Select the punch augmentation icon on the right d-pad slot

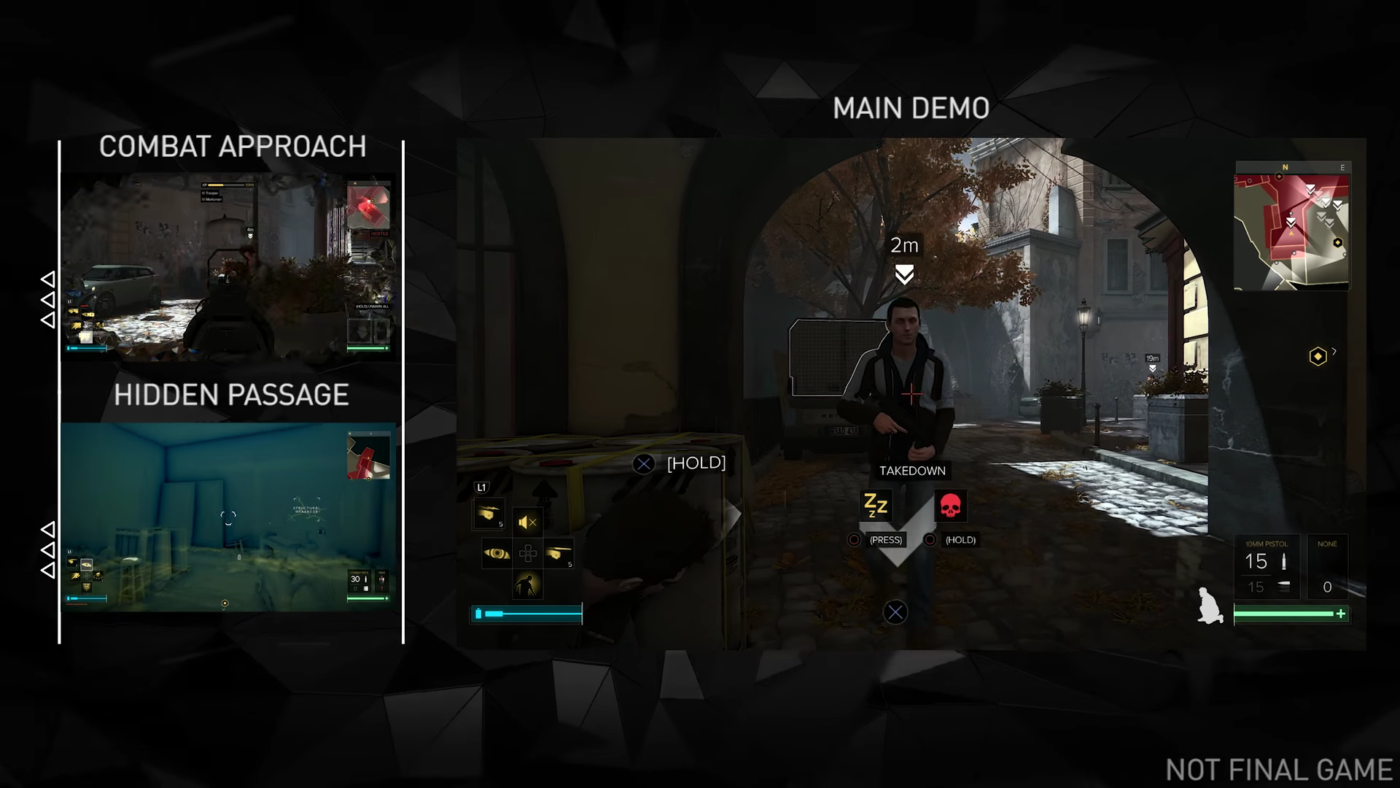(559, 552)
